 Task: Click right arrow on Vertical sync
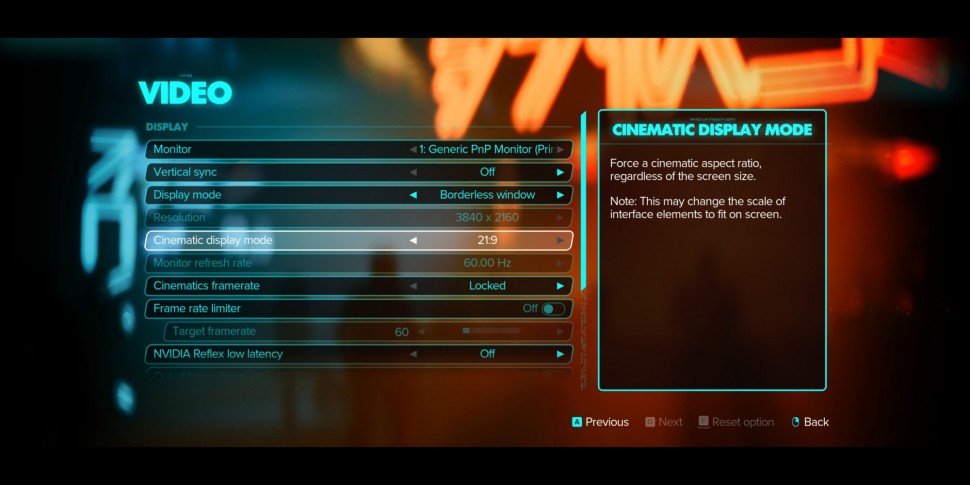(x=560, y=172)
